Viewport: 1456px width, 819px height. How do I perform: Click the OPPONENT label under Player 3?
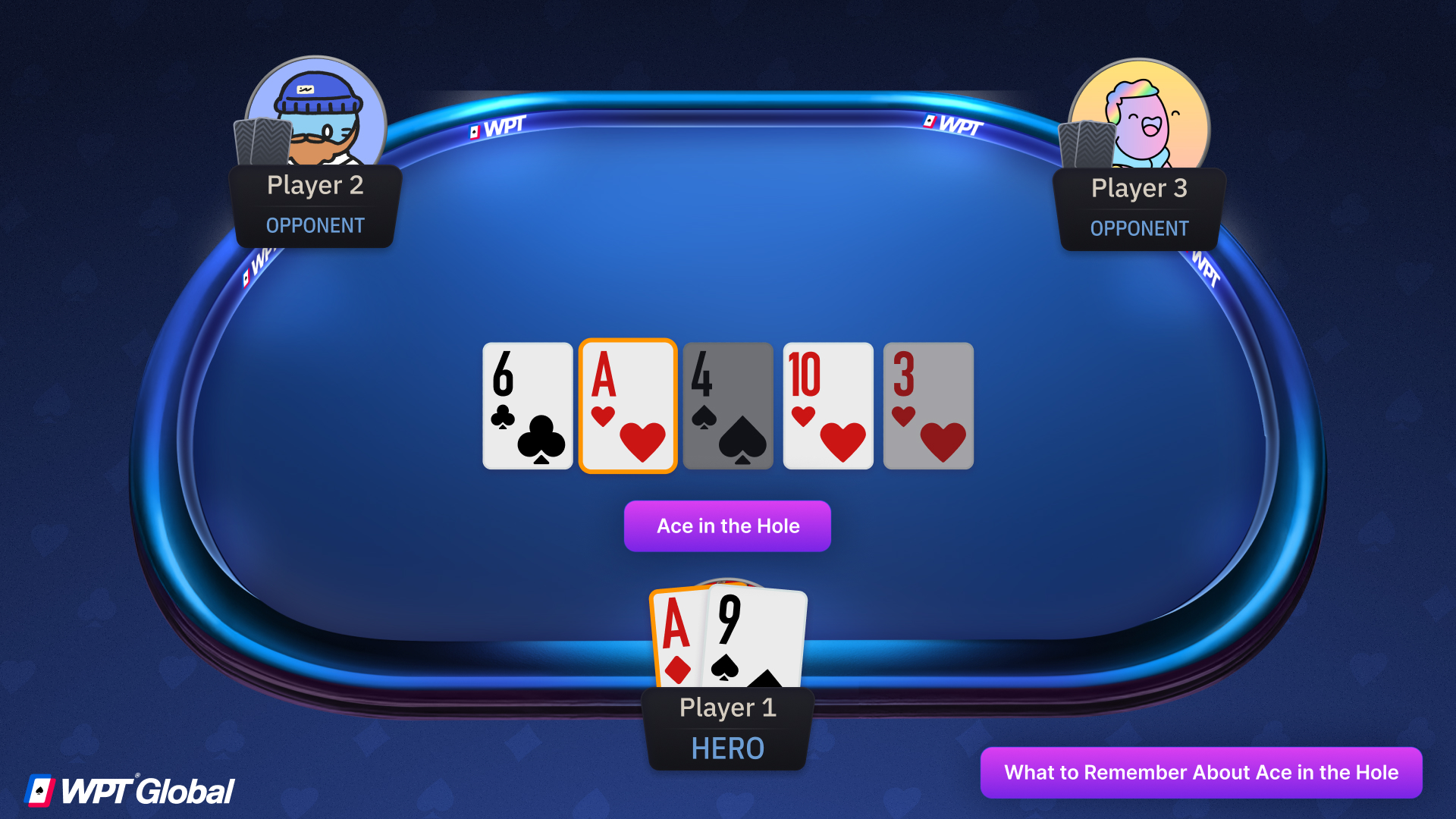click(x=1139, y=228)
